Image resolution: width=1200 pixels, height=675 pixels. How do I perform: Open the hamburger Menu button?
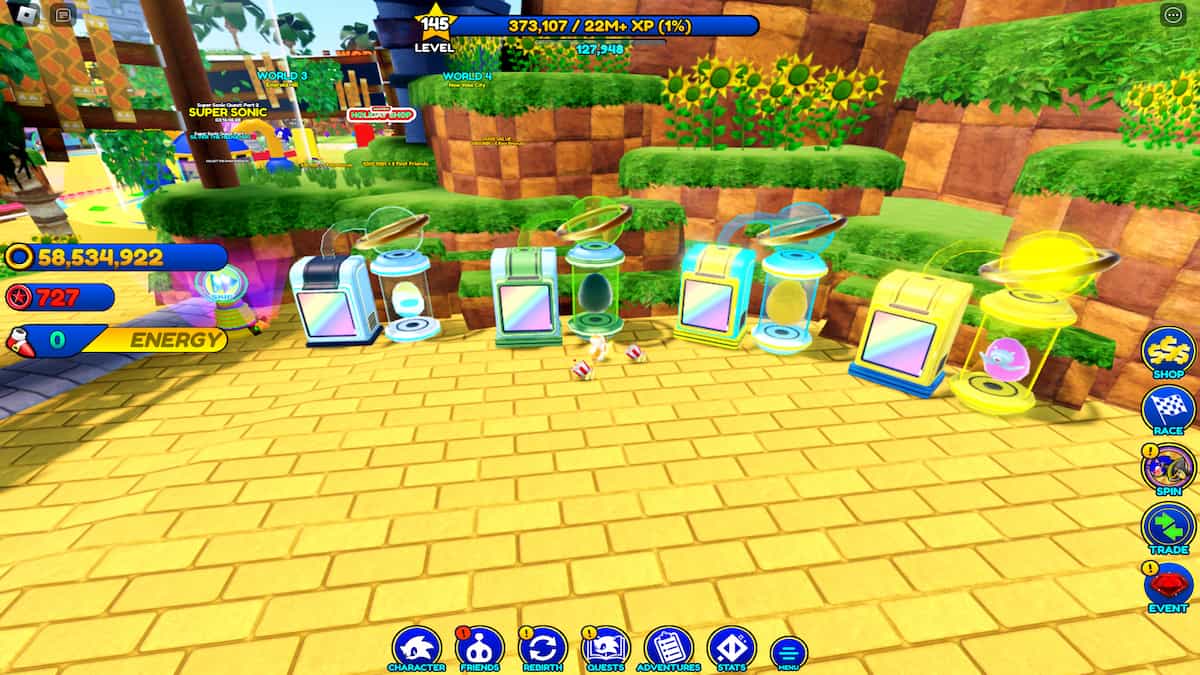click(x=788, y=652)
